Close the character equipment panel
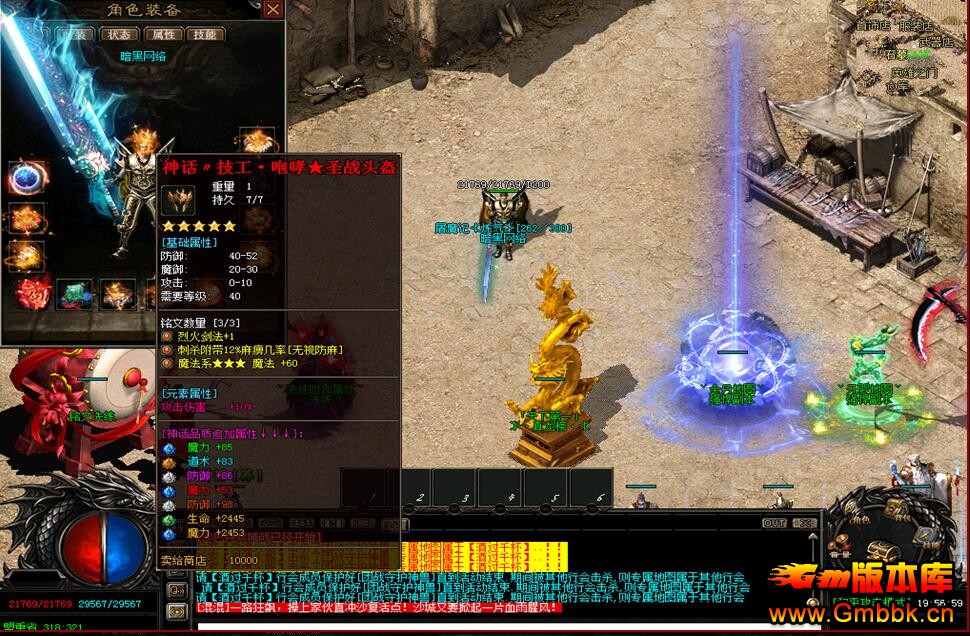Viewport: 970px width, 636px height. coord(274,9)
